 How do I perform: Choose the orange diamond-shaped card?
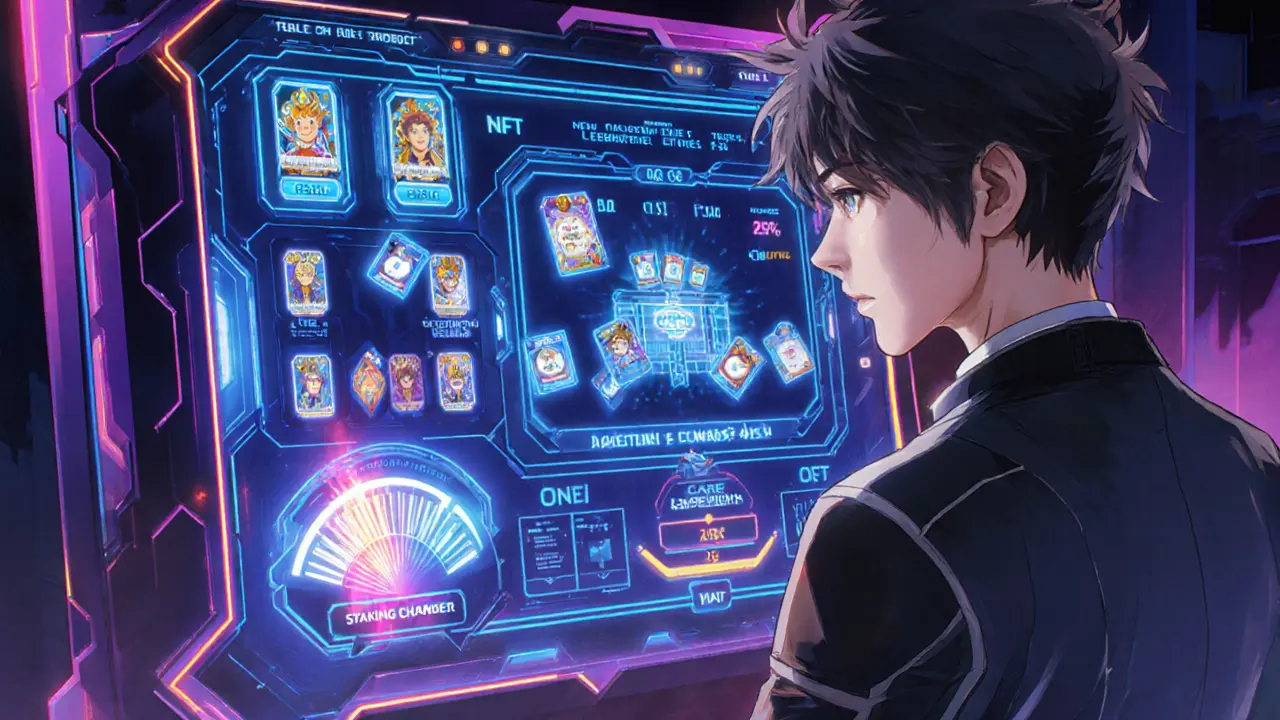point(368,382)
